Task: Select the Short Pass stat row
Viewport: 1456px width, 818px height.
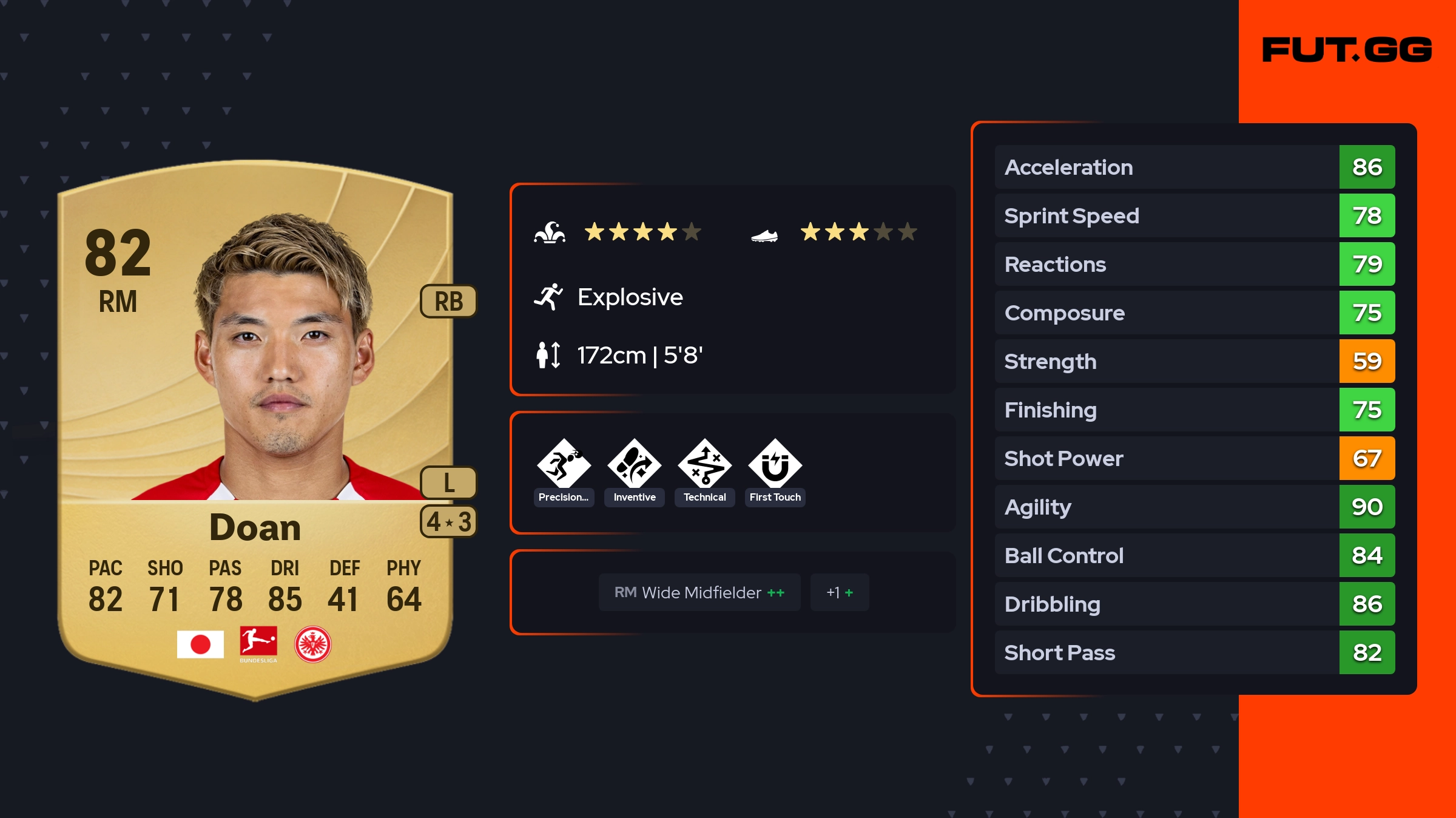Action: [x=1194, y=652]
